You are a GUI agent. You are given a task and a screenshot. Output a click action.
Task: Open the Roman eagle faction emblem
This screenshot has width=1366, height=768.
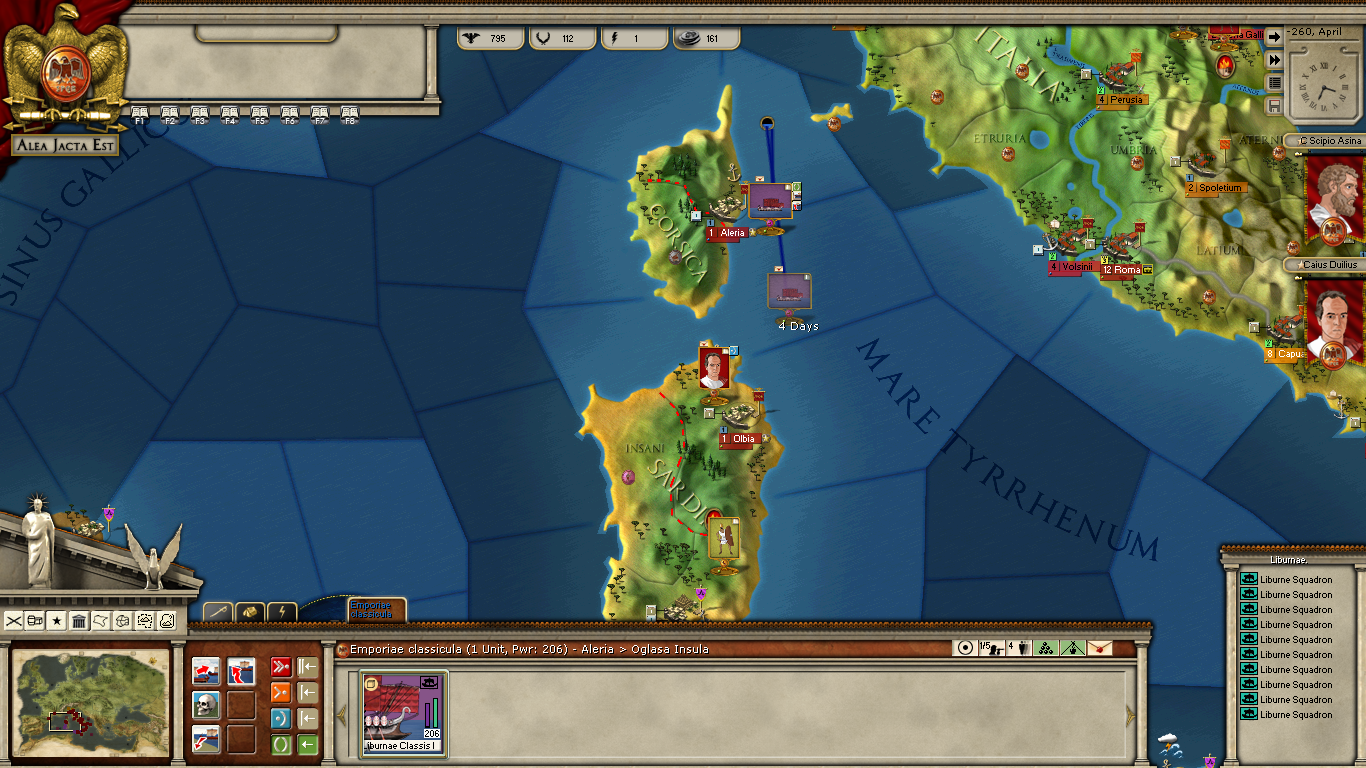(x=67, y=70)
